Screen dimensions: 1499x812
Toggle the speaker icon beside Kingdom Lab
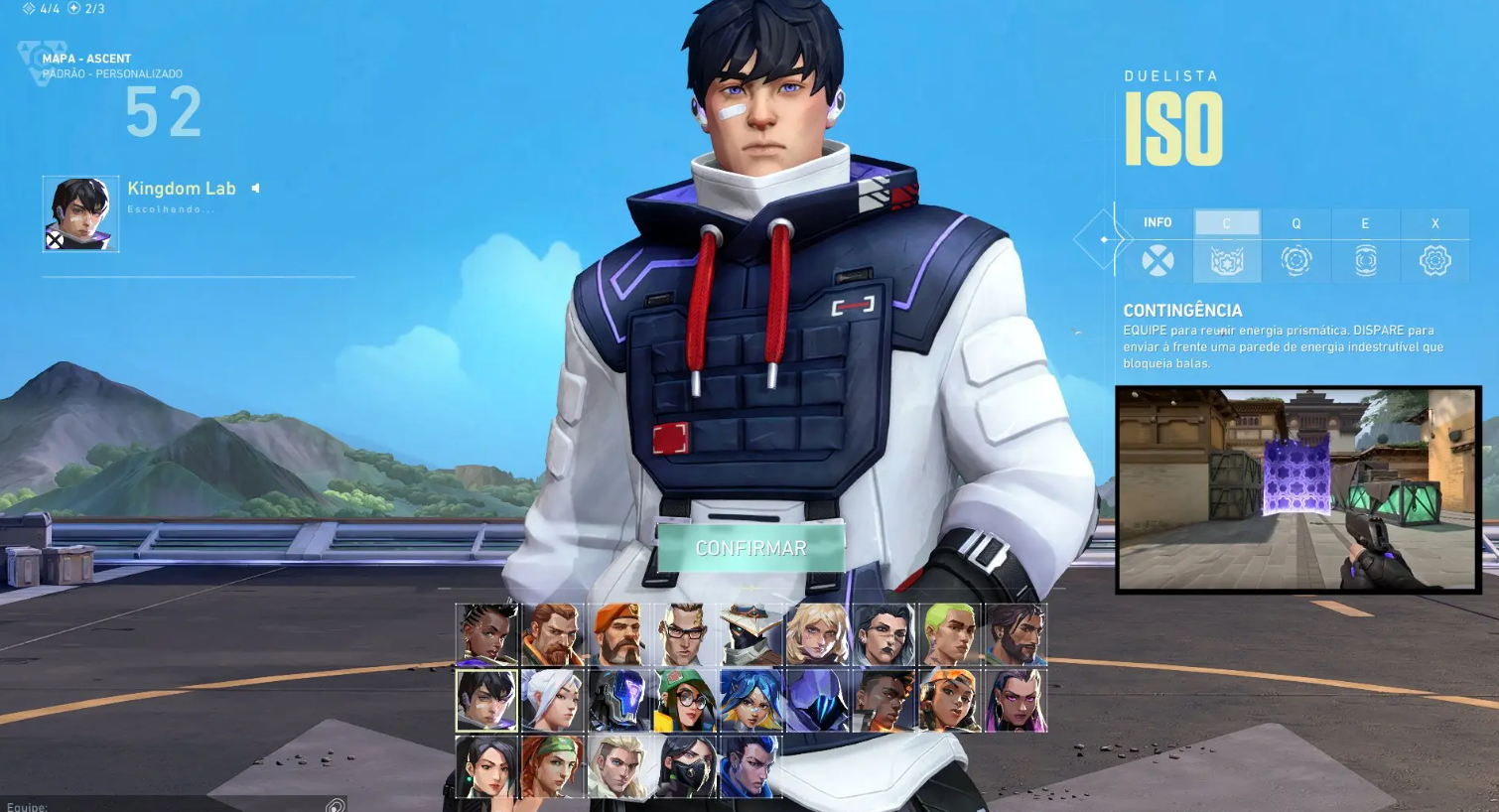(x=256, y=189)
